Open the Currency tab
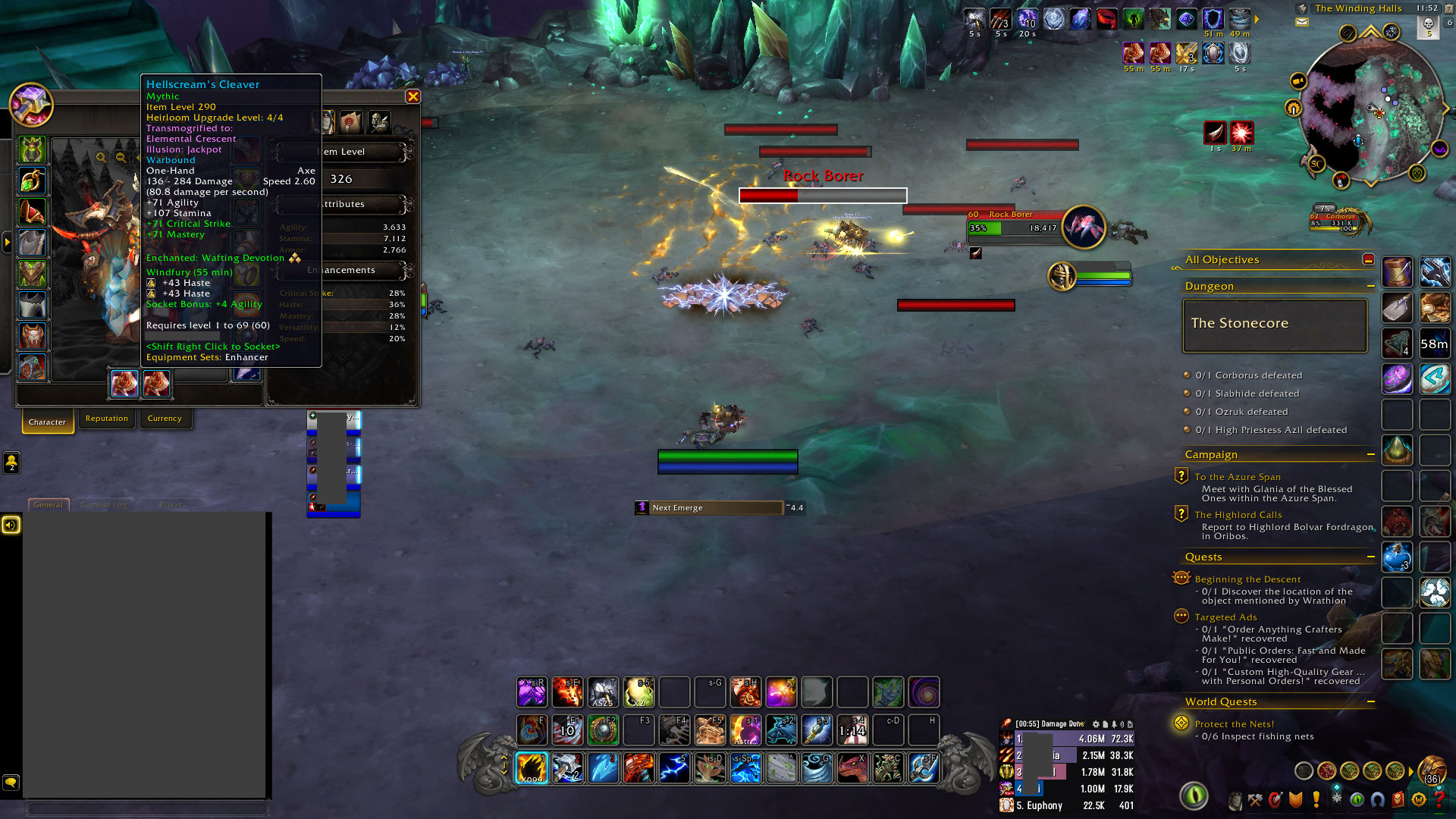The height and width of the screenshot is (819, 1456). [x=165, y=419]
